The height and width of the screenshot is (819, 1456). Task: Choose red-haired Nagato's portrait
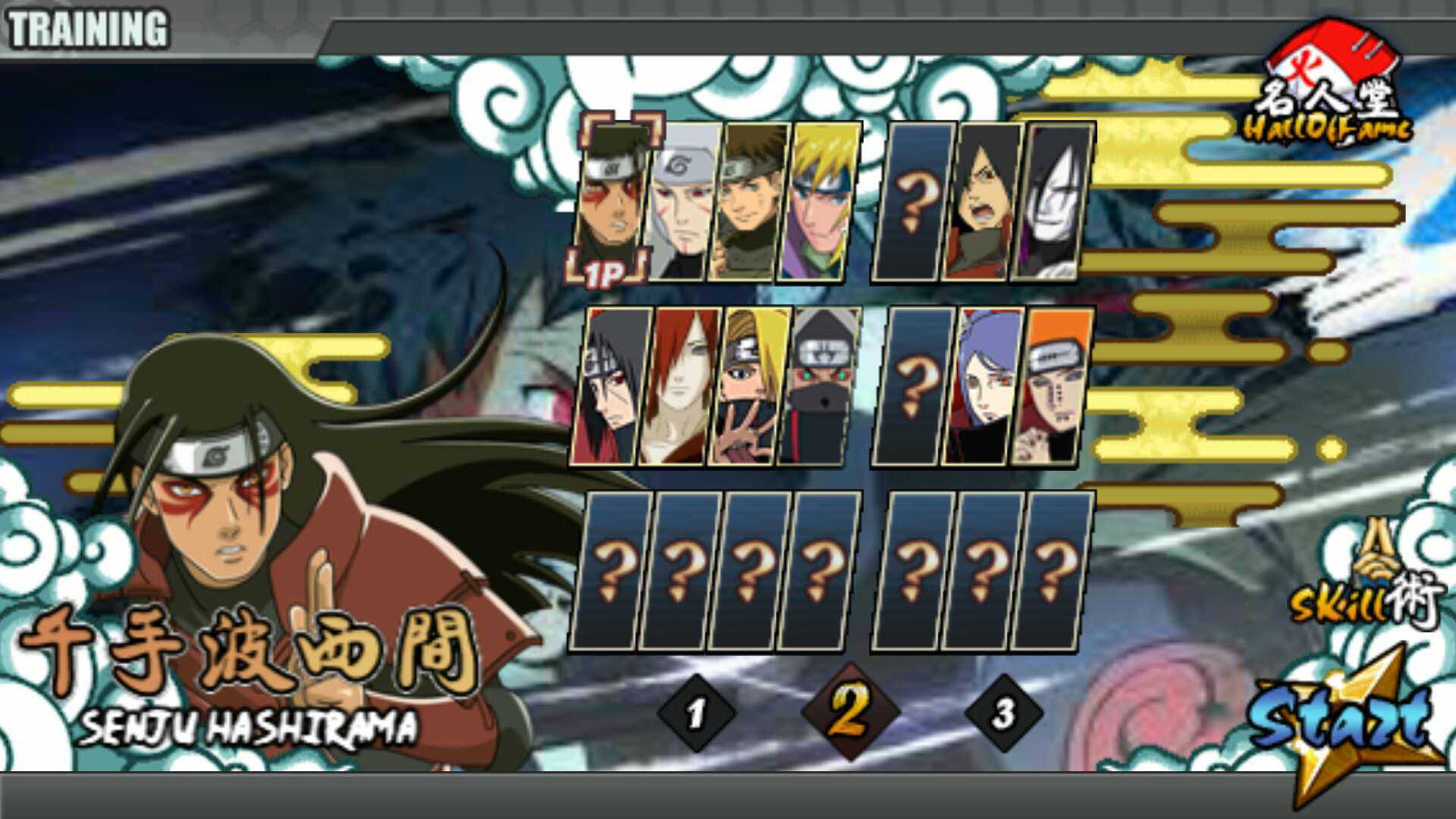679,387
